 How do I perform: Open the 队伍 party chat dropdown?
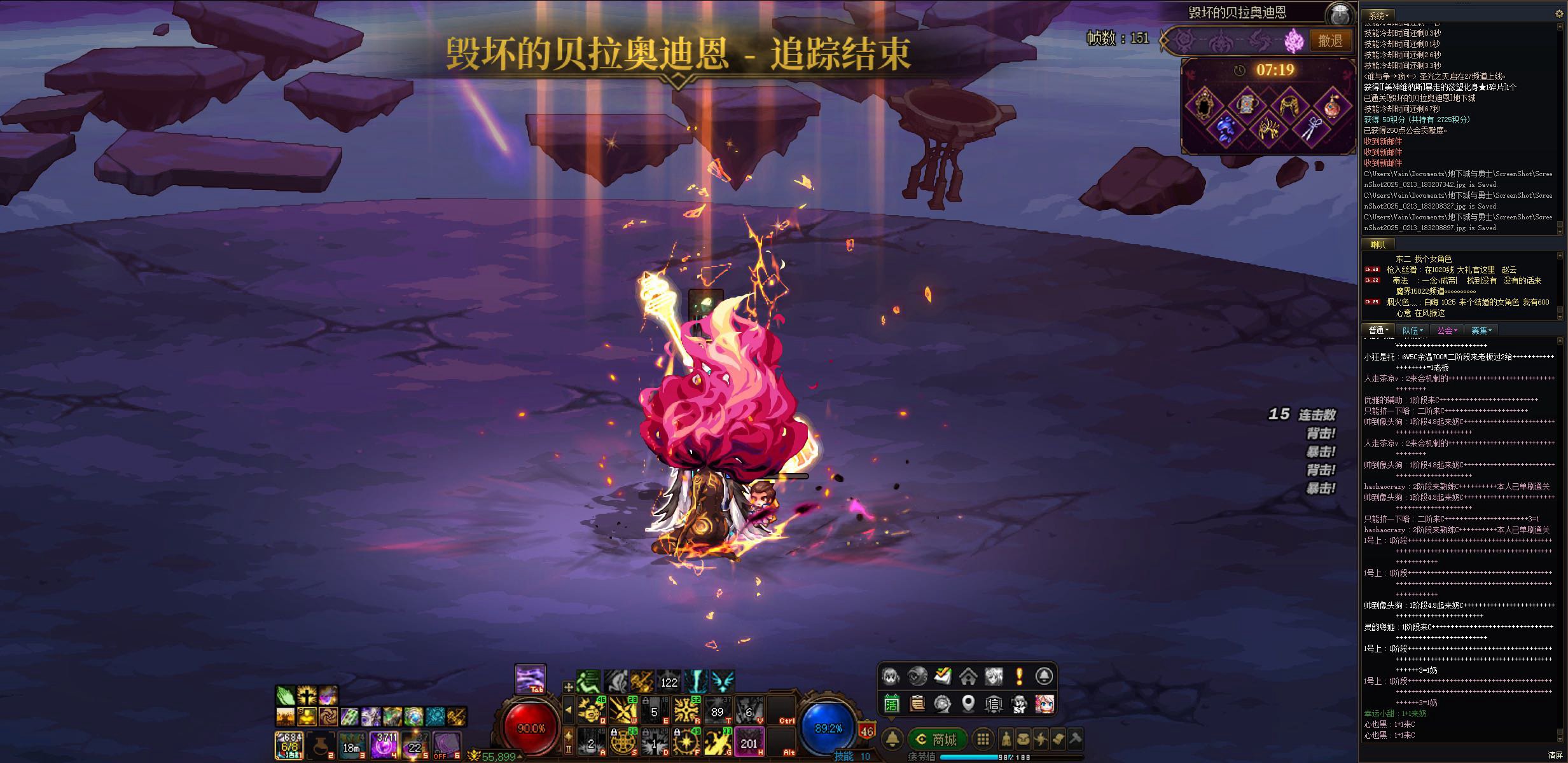(x=1412, y=330)
